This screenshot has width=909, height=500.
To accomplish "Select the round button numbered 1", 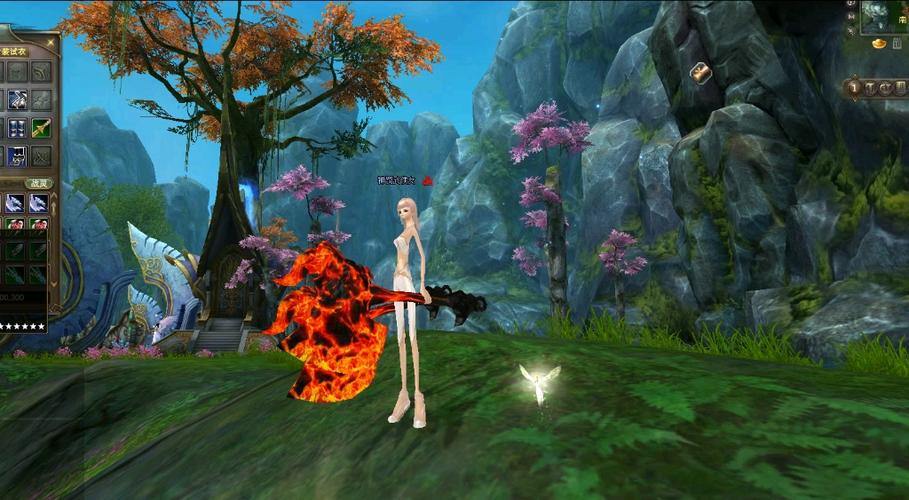I will point(855,88).
